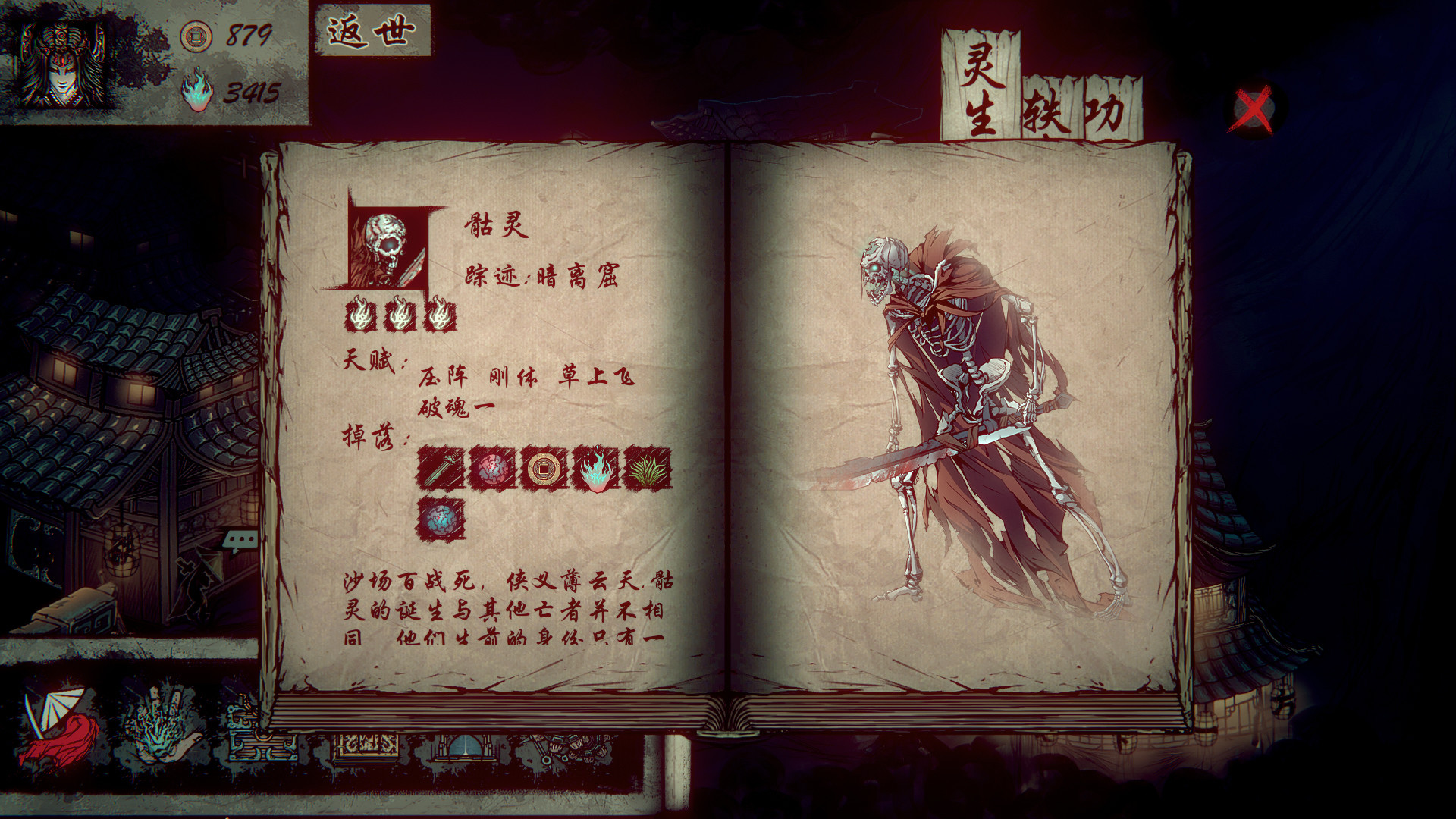Select the blue soul flame drop icon

coord(595,468)
